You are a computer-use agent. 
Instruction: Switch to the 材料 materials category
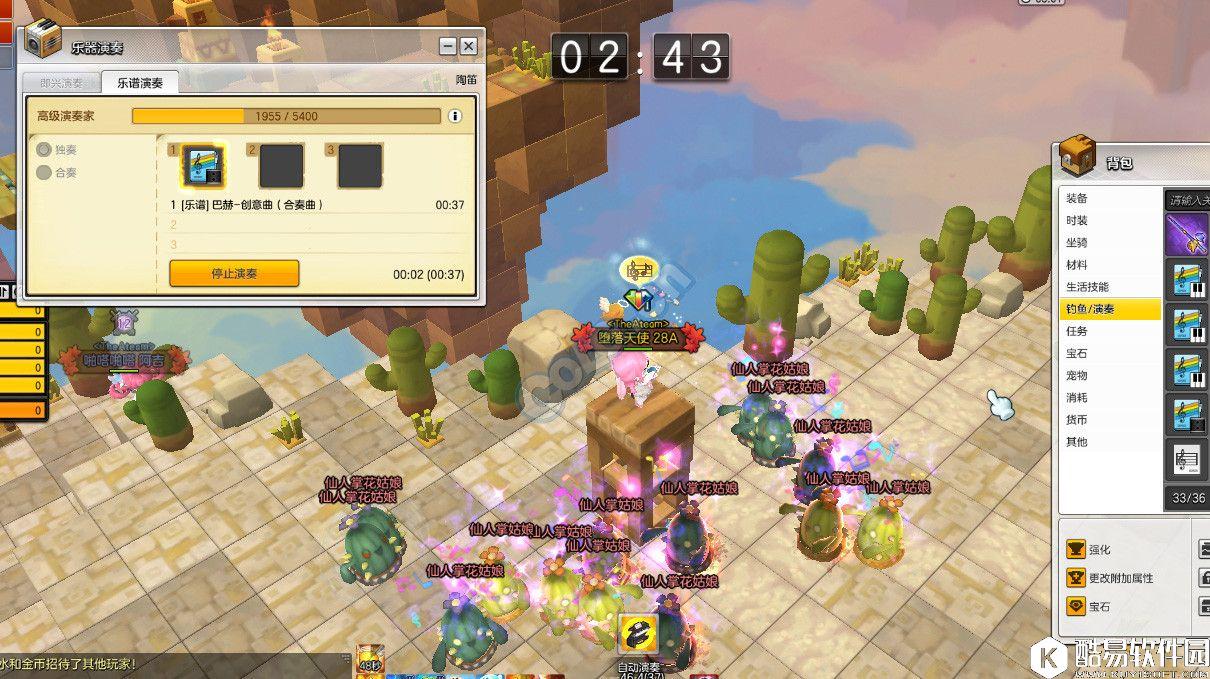click(x=1077, y=265)
